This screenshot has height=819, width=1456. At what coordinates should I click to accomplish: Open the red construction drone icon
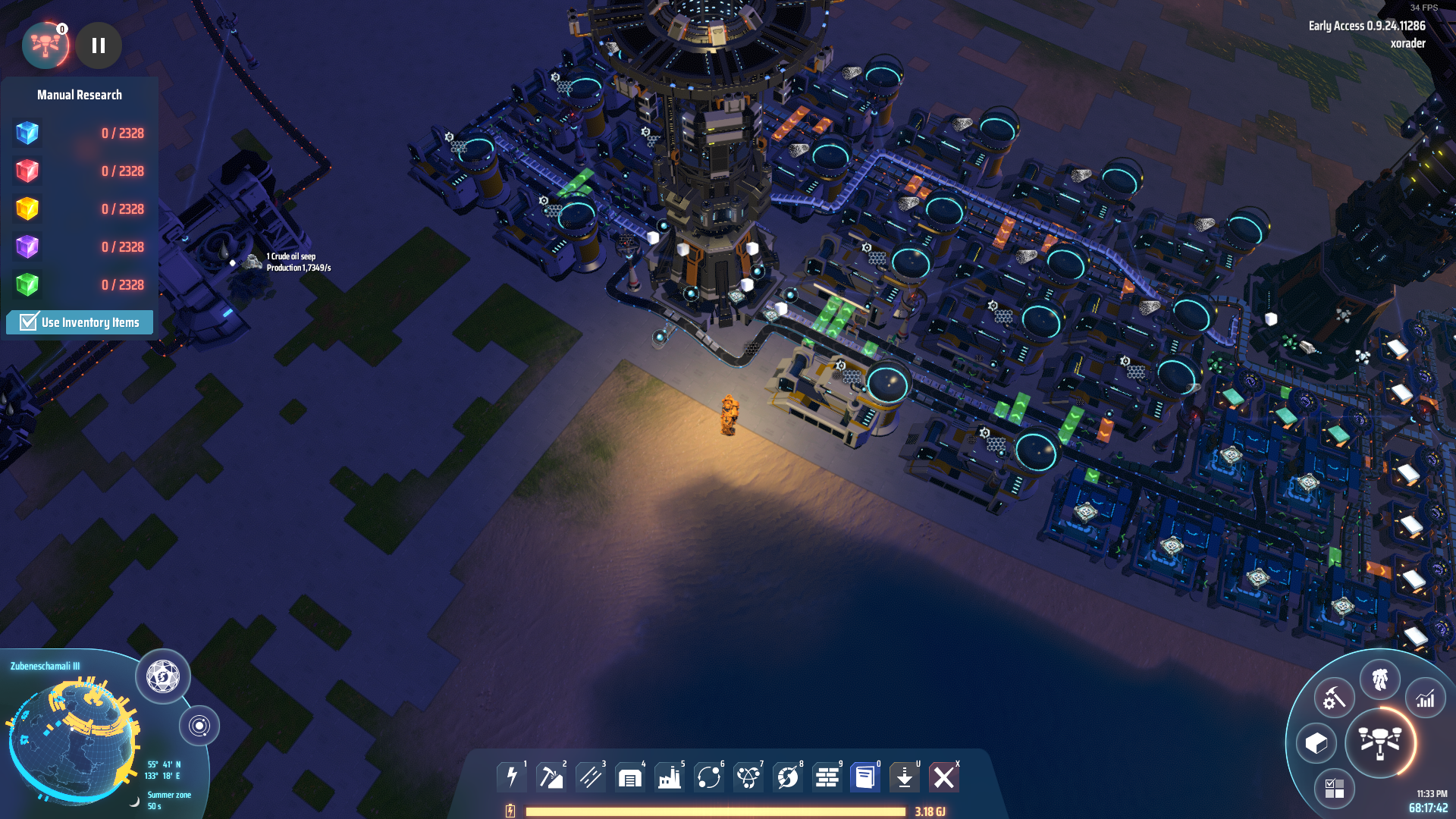[x=45, y=45]
